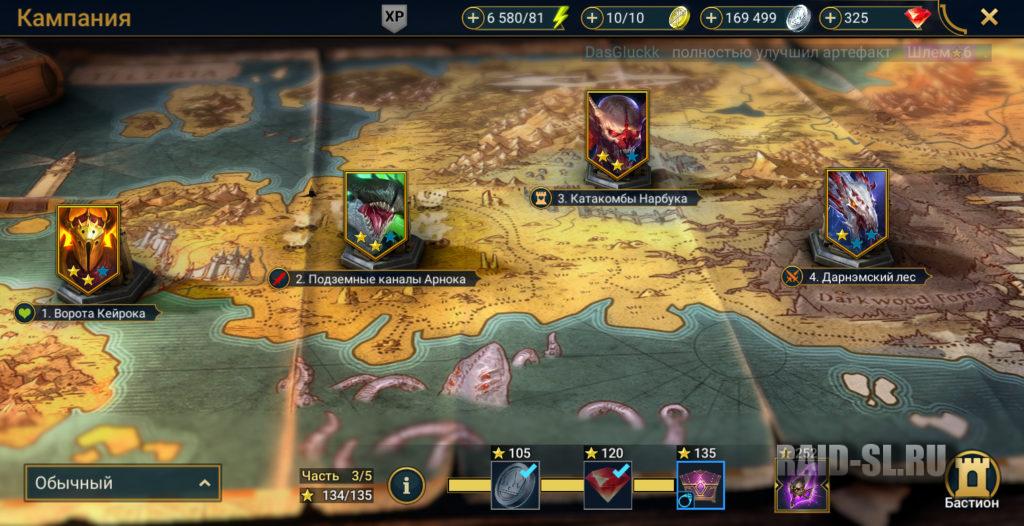Enter stage 4 Дарнэмский лес

[857, 213]
